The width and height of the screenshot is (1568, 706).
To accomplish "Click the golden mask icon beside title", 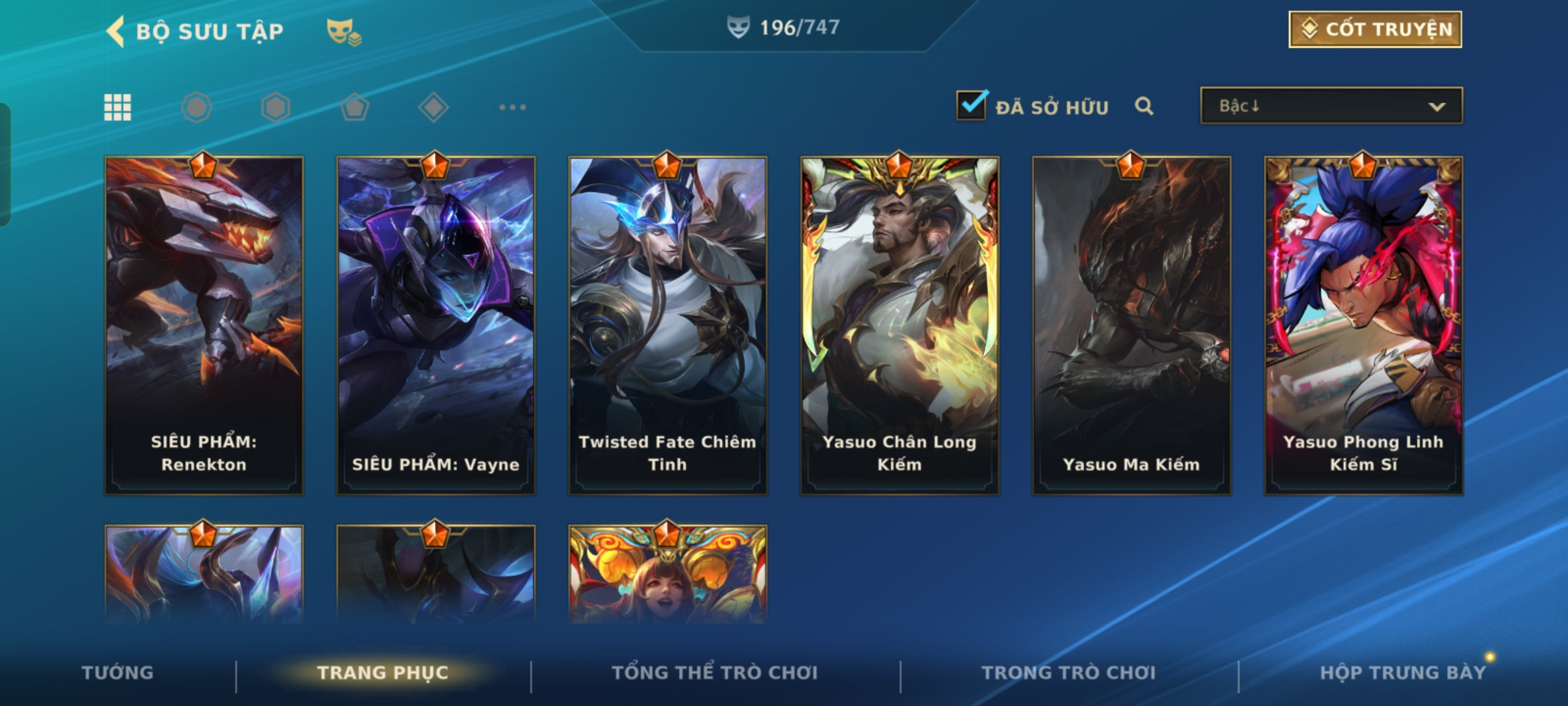I will point(344,31).
